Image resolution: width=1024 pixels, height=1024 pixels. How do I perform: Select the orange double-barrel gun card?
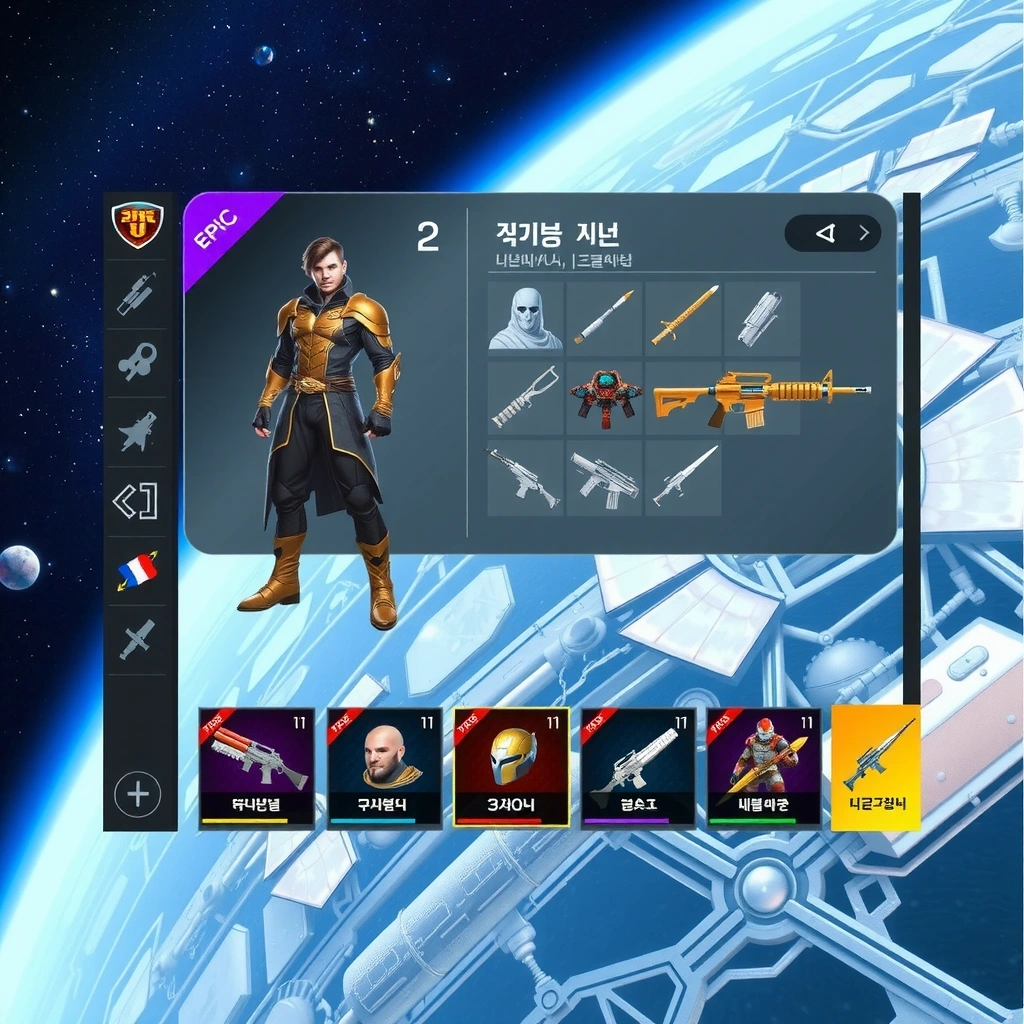[x=257, y=767]
